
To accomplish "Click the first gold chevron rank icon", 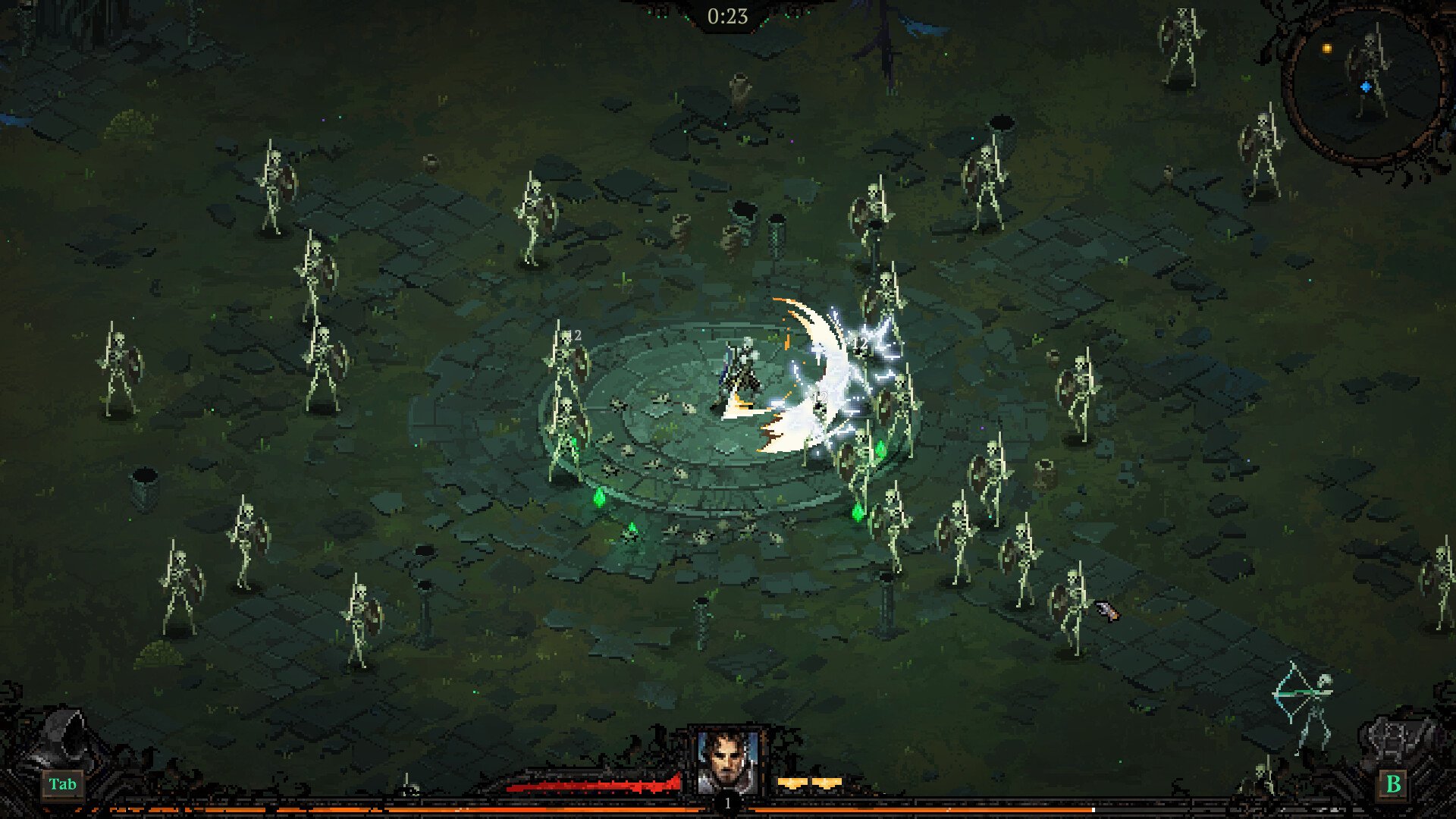I will [x=792, y=783].
